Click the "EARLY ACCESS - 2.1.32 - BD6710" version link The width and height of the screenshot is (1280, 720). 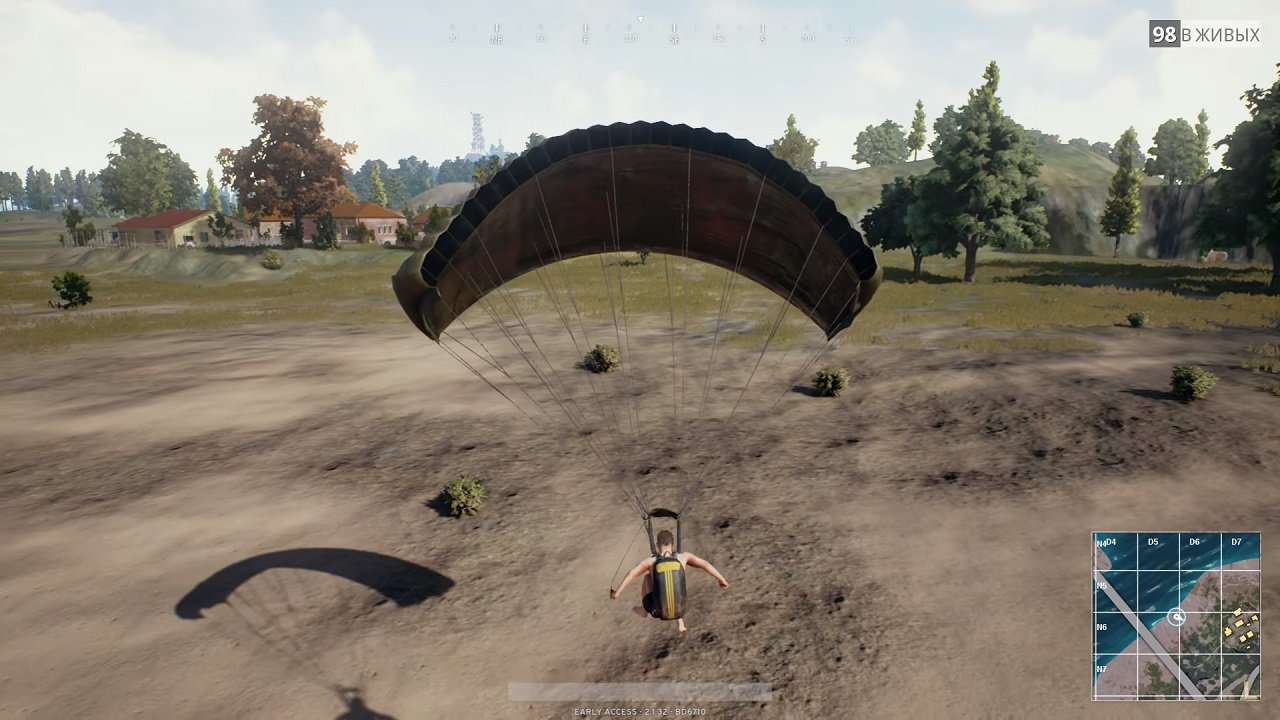pyautogui.click(x=640, y=713)
